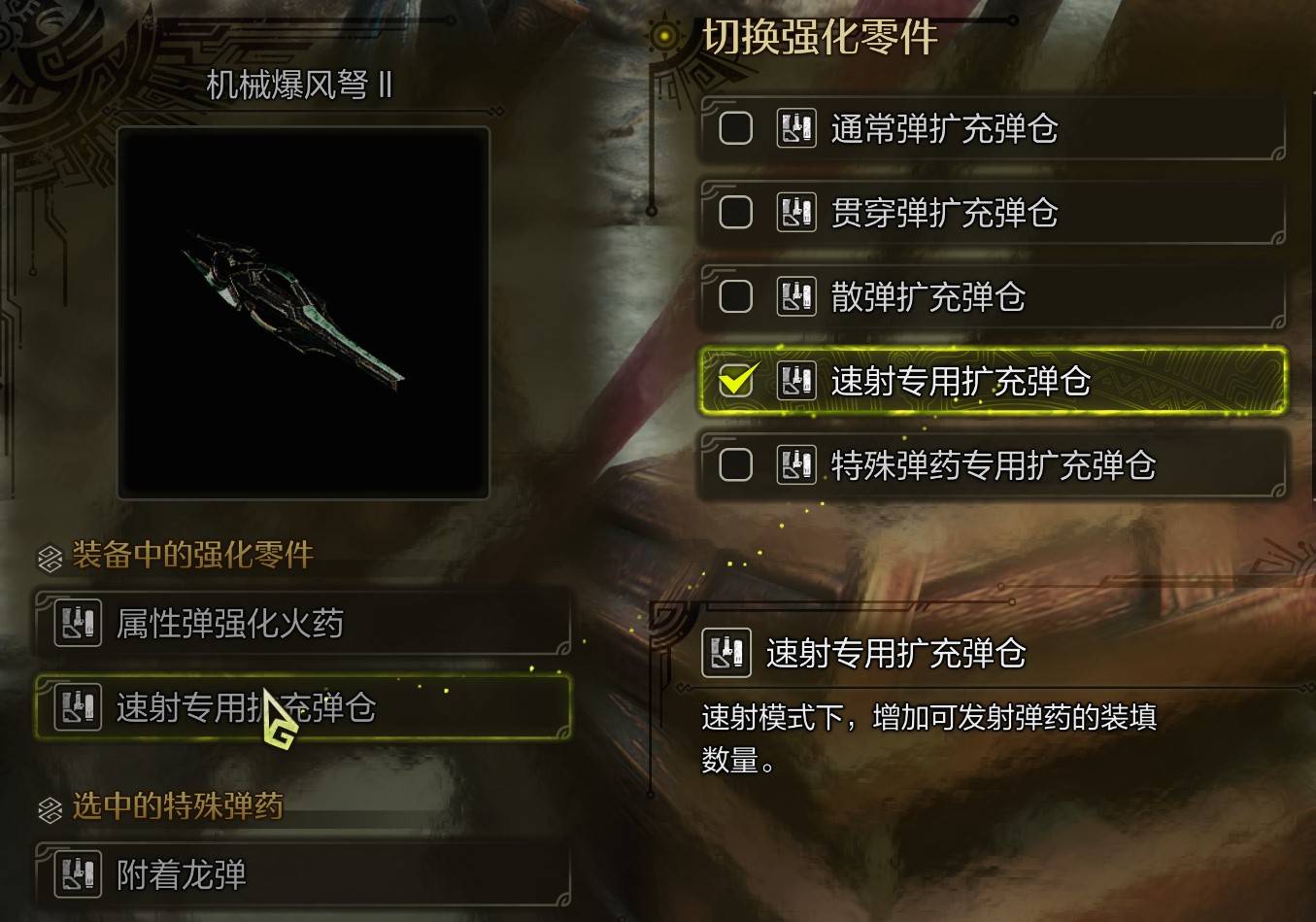The image size is (1316, 922).
Task: Click the 特殊弹药专用扩充弹仓 mod part icon
Action: (x=795, y=466)
